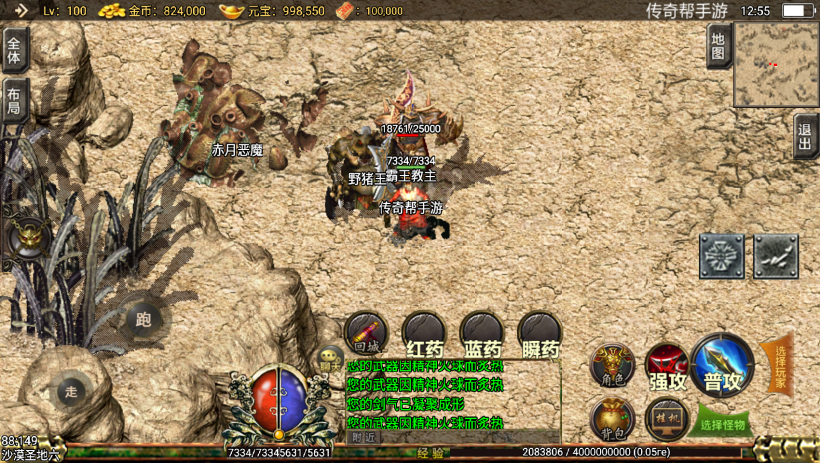The image size is (820, 463).
Task: Open the 聊天 chat bubble icon
Action: tap(329, 358)
